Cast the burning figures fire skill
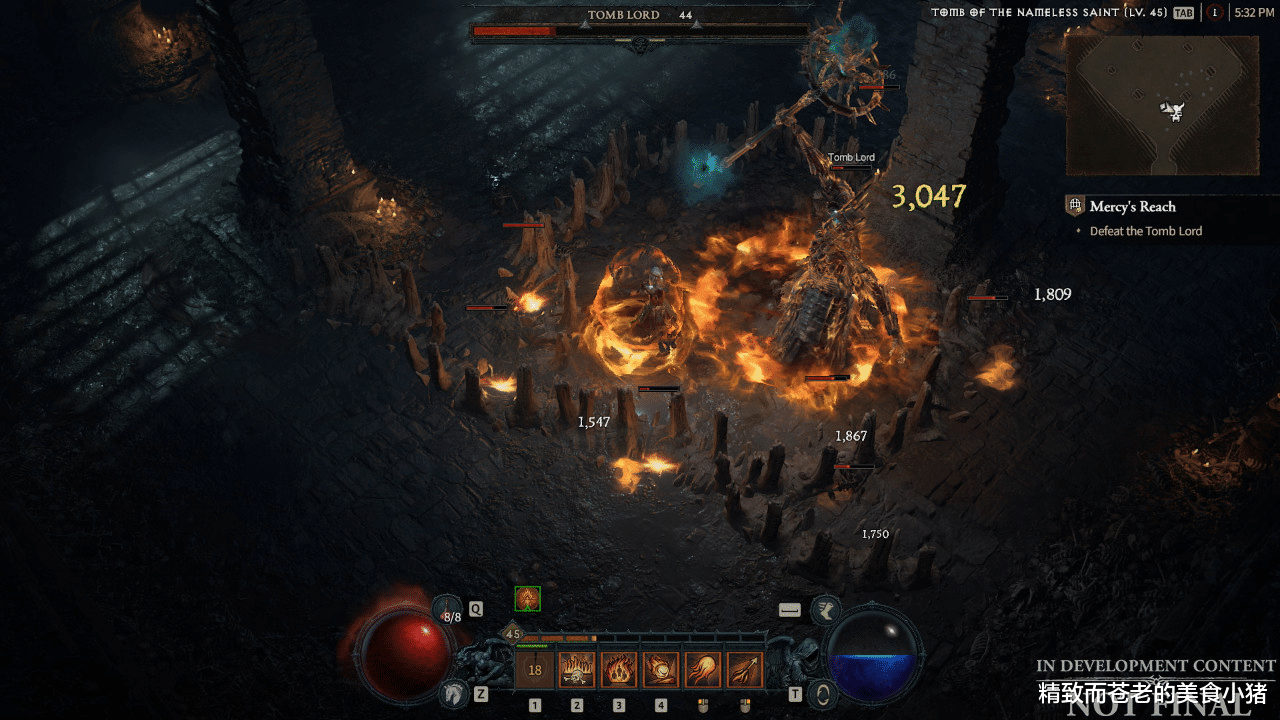The height and width of the screenshot is (720, 1280). (619, 670)
